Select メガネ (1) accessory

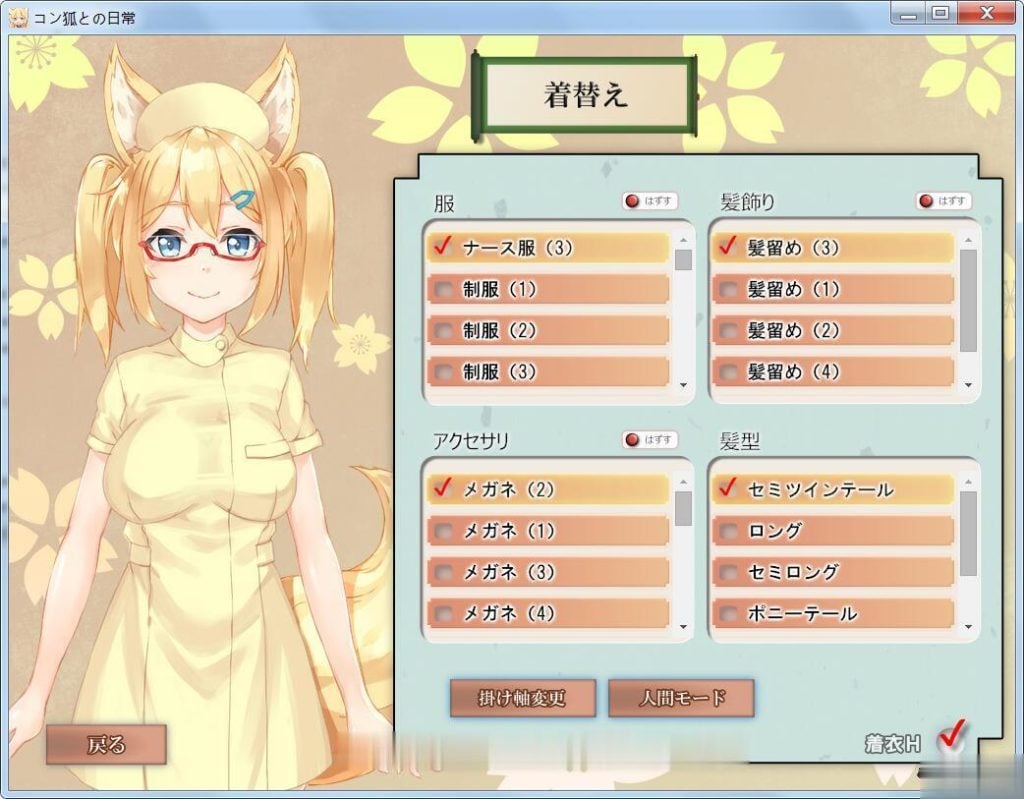point(547,531)
